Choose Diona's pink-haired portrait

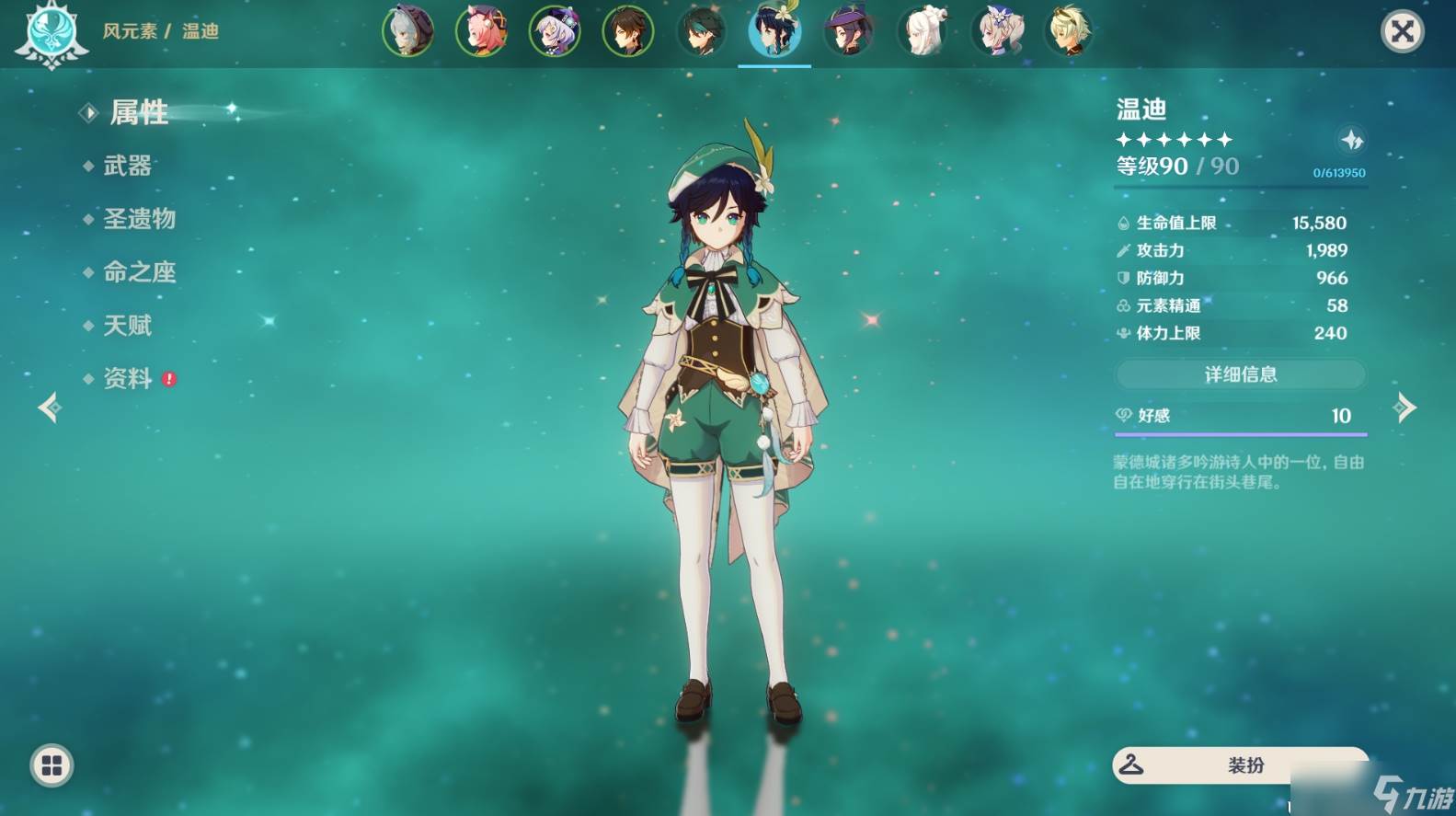(x=481, y=31)
